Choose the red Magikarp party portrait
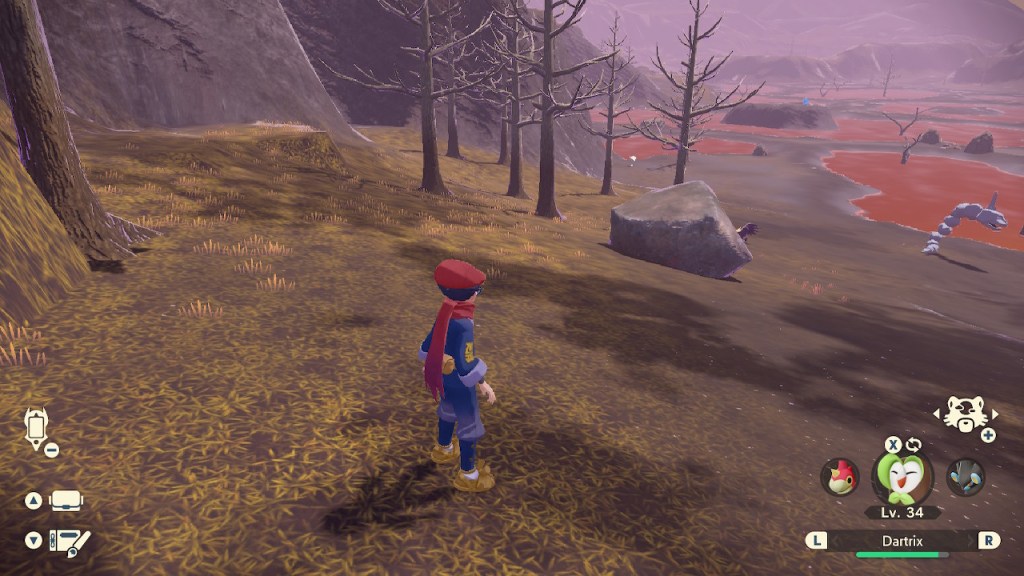 [839, 477]
